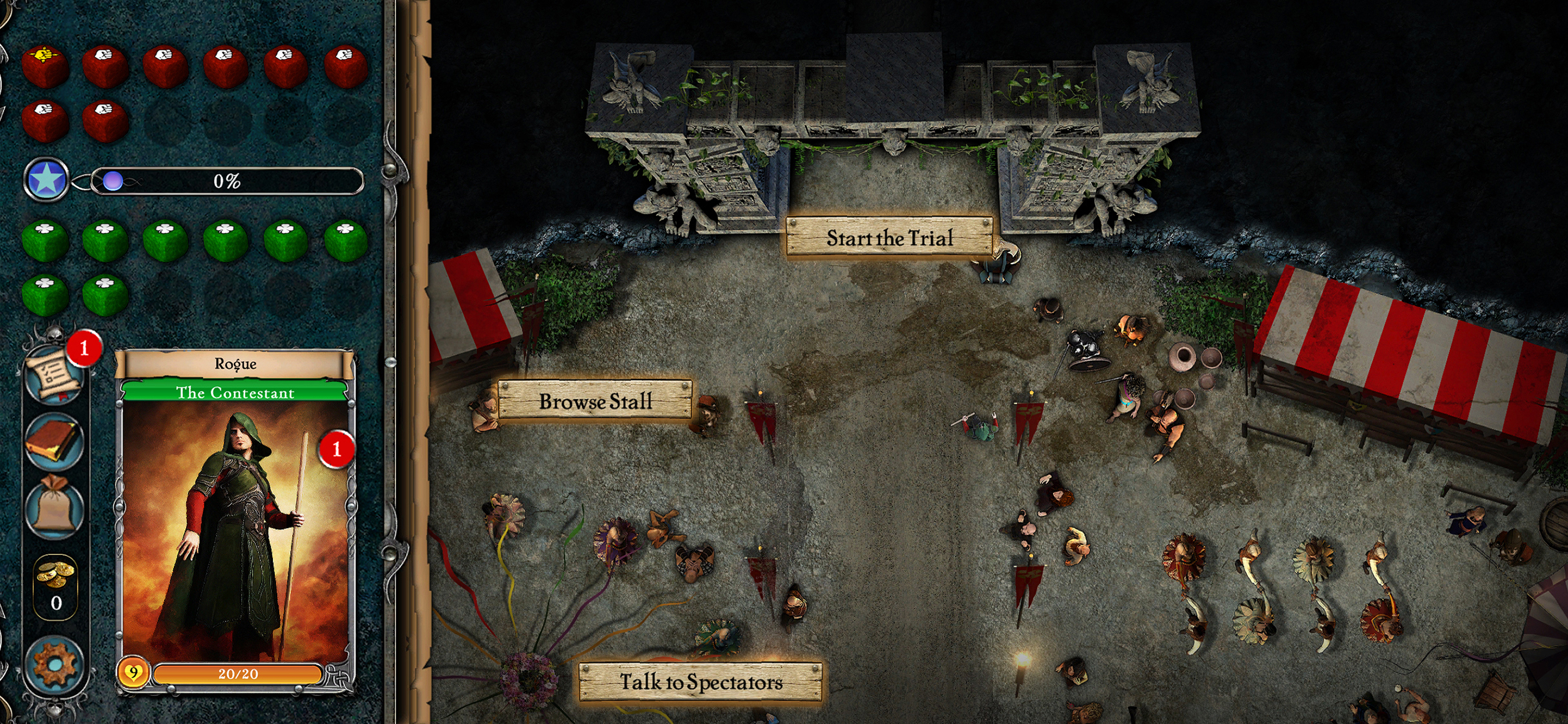Click the blue star fate icon
Screen dimensions: 1568x724
(x=46, y=180)
